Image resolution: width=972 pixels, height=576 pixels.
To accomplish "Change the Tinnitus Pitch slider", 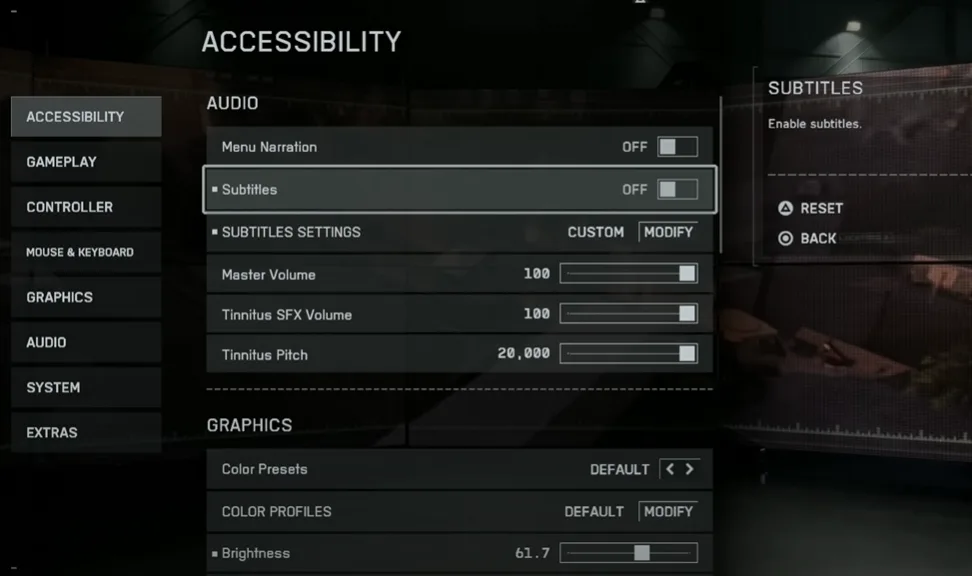I will click(x=628, y=354).
